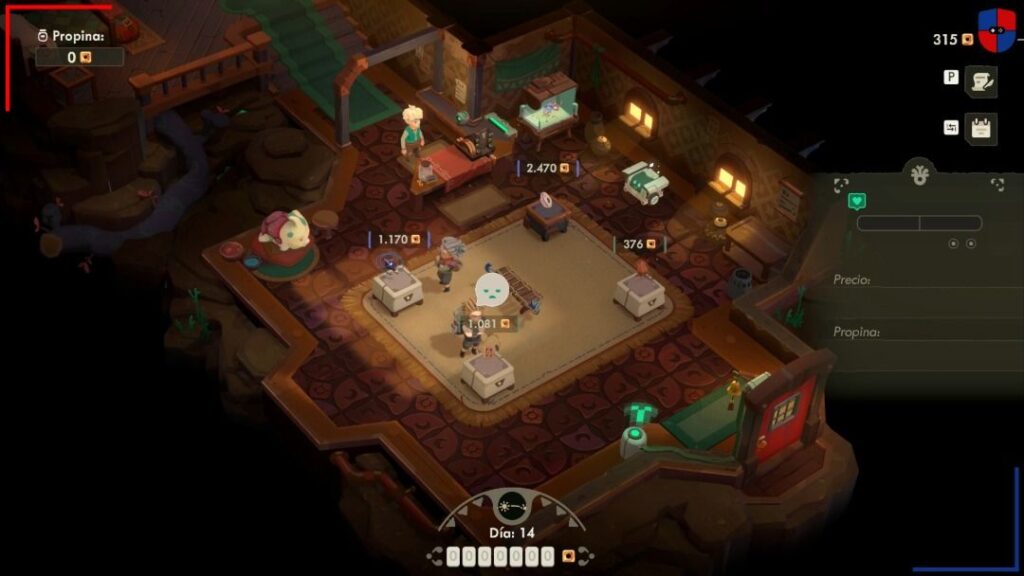The height and width of the screenshot is (576, 1024).
Task: Click the red and blue shield emblem
Action: click(996, 31)
